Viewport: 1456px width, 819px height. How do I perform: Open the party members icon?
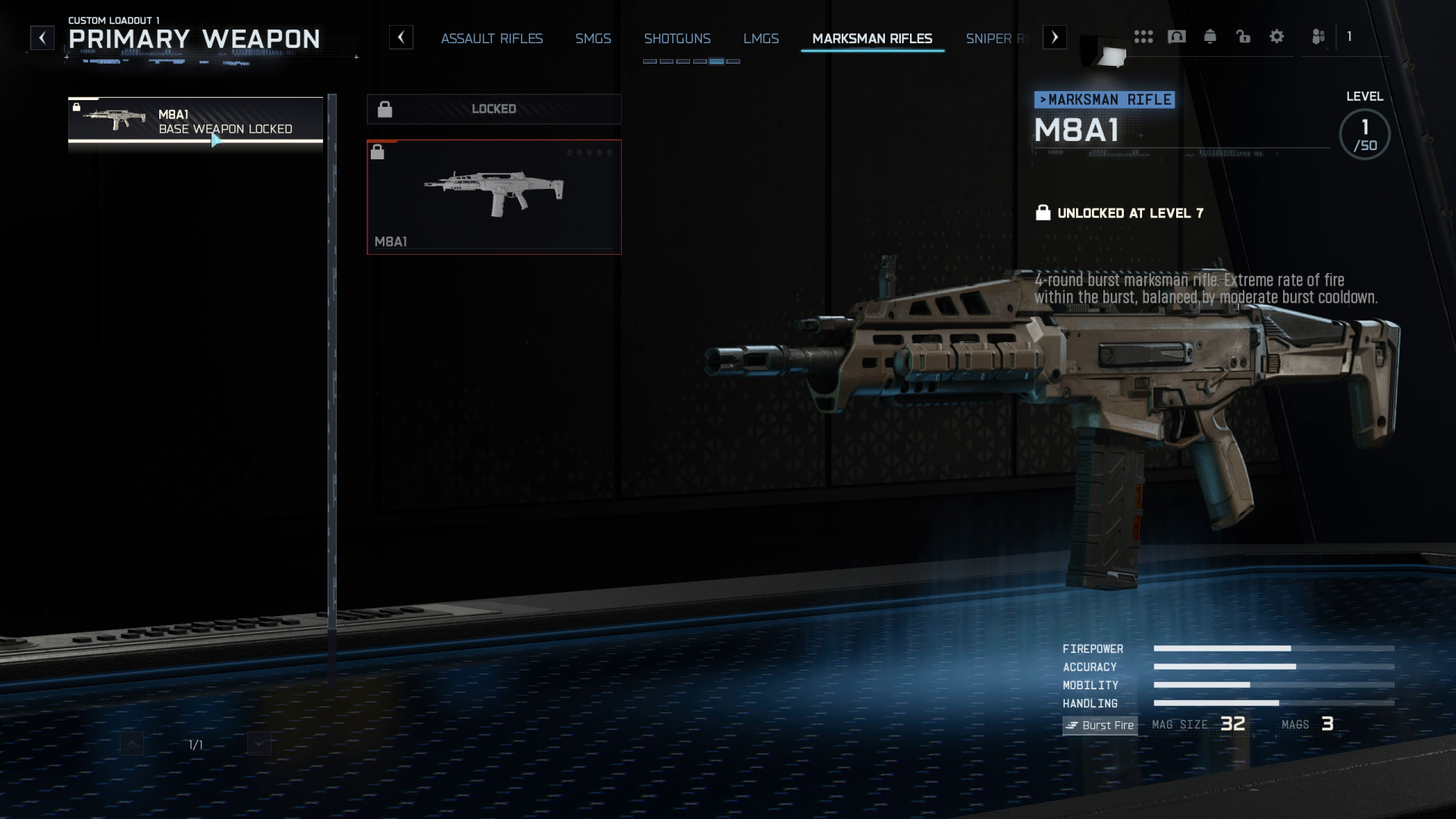(1319, 36)
